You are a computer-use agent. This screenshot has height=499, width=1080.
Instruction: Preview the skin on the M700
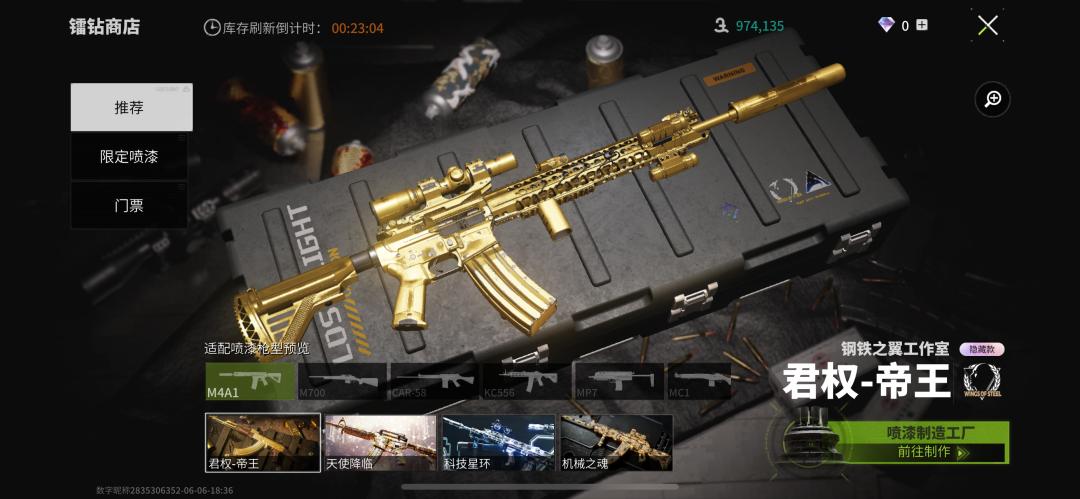point(343,381)
